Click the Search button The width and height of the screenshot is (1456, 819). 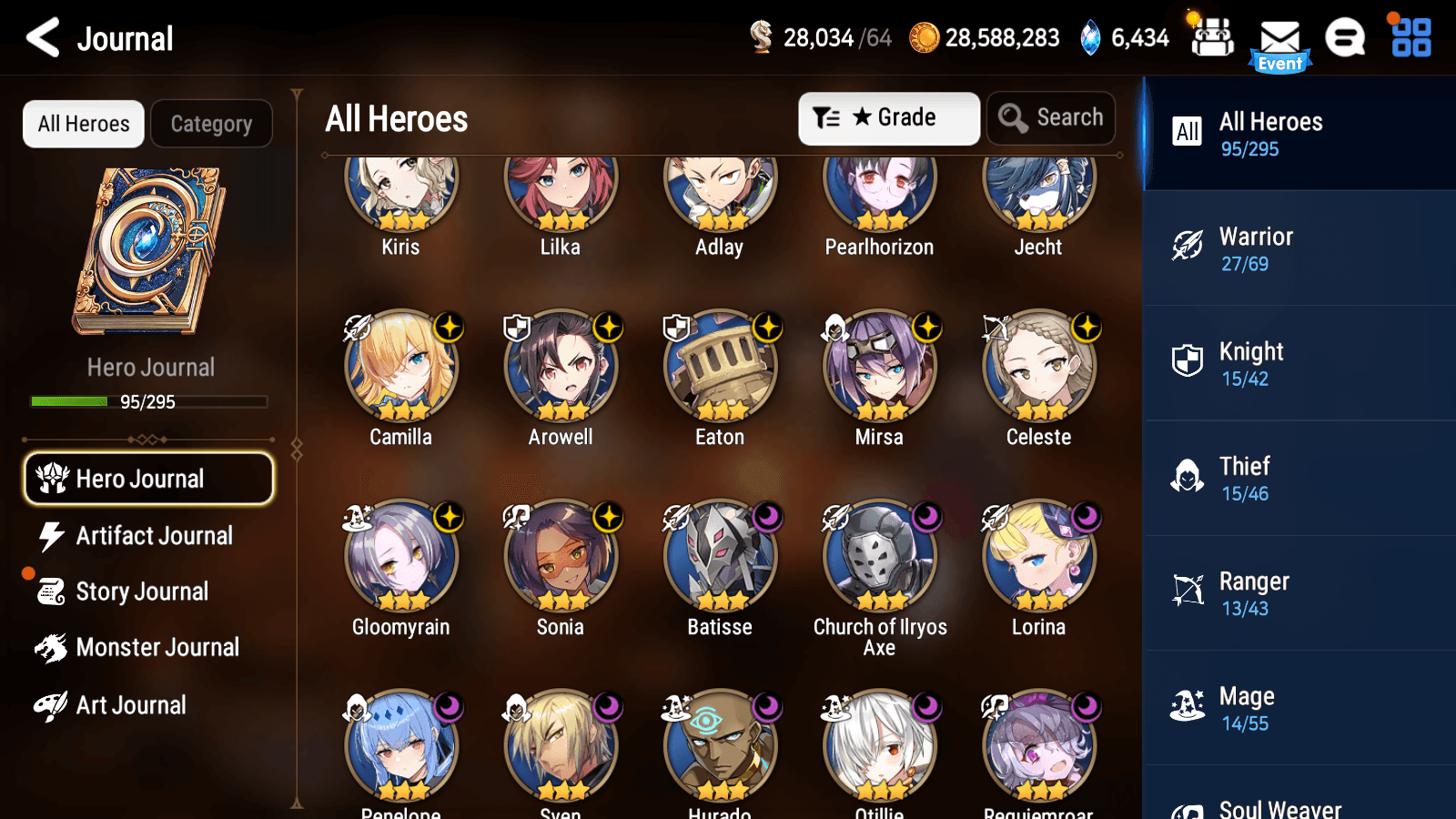click(x=1051, y=117)
